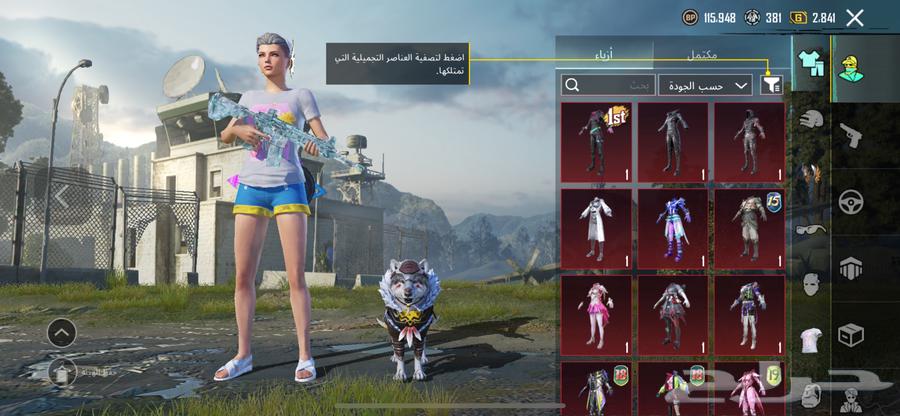
Task: Close the inventory screen with the X
Action: [854, 17]
